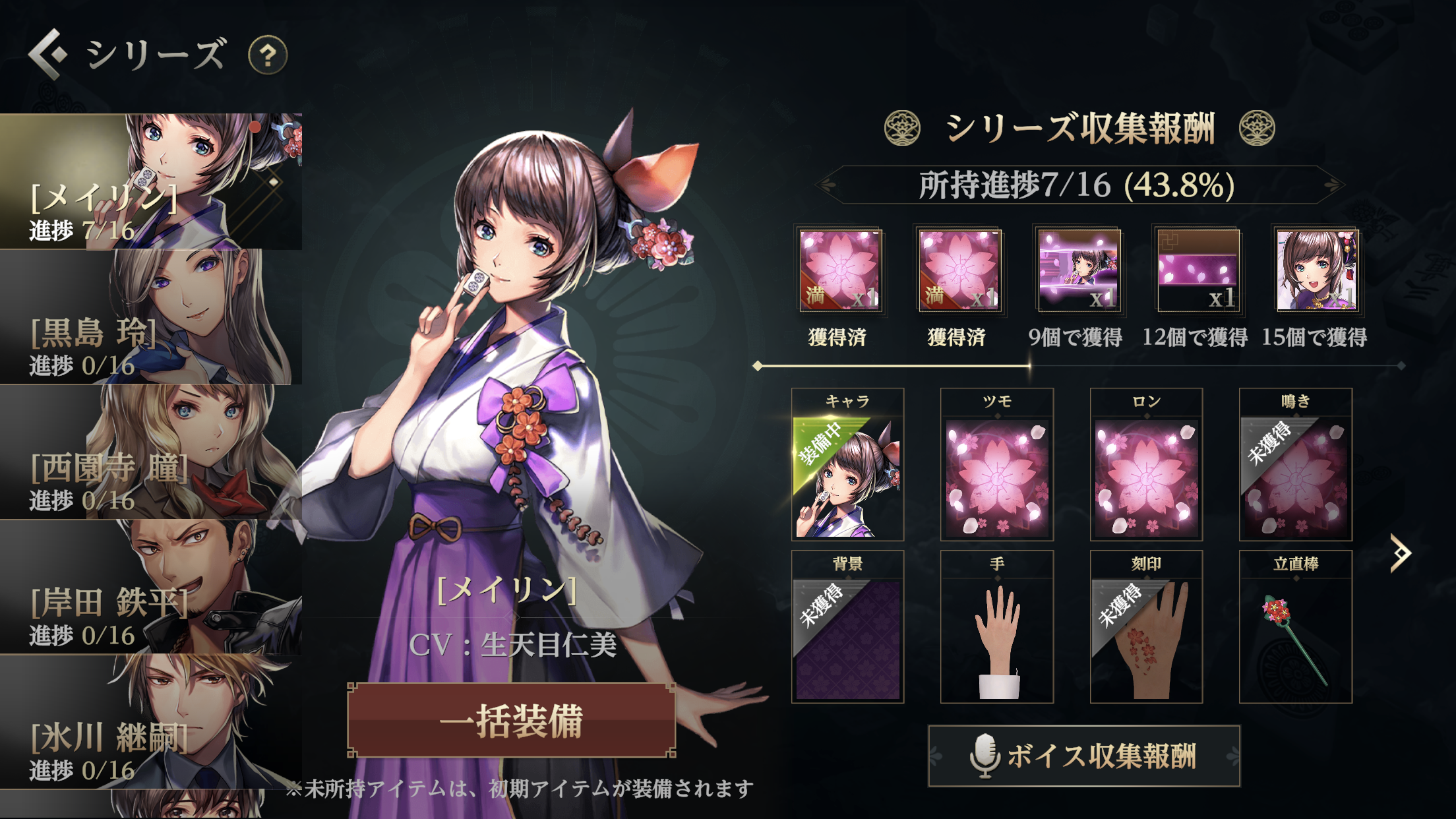Open the question mark help icon
Image resolution: width=1456 pixels, height=819 pixels.
(x=267, y=55)
